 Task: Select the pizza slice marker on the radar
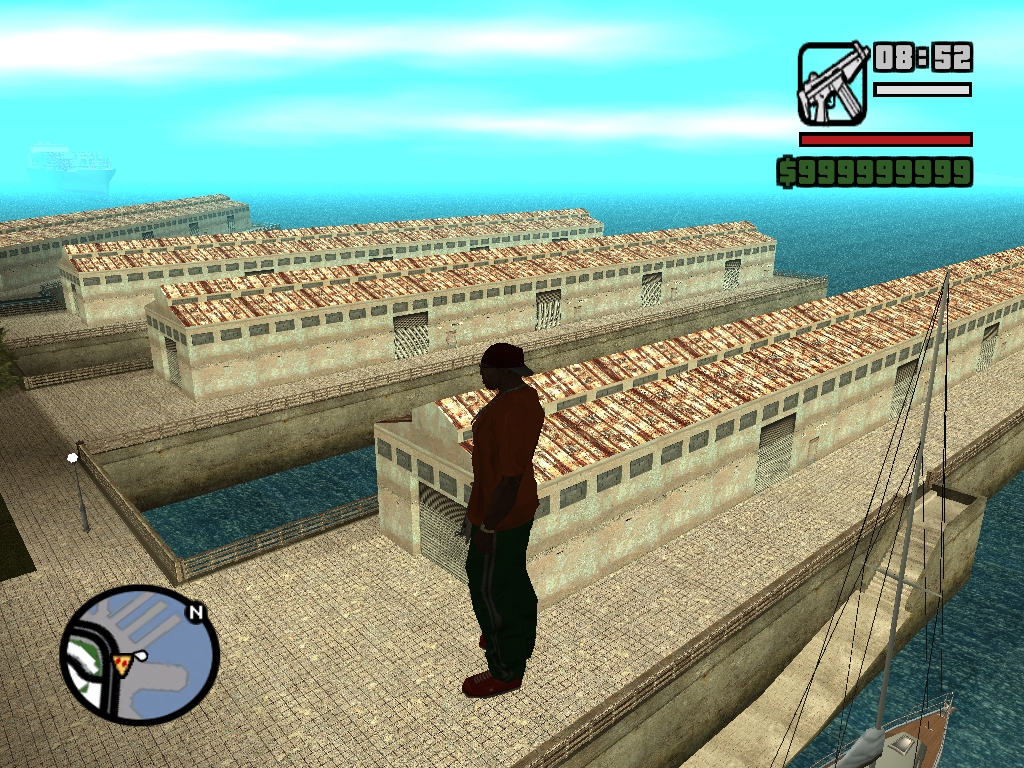coord(122,664)
